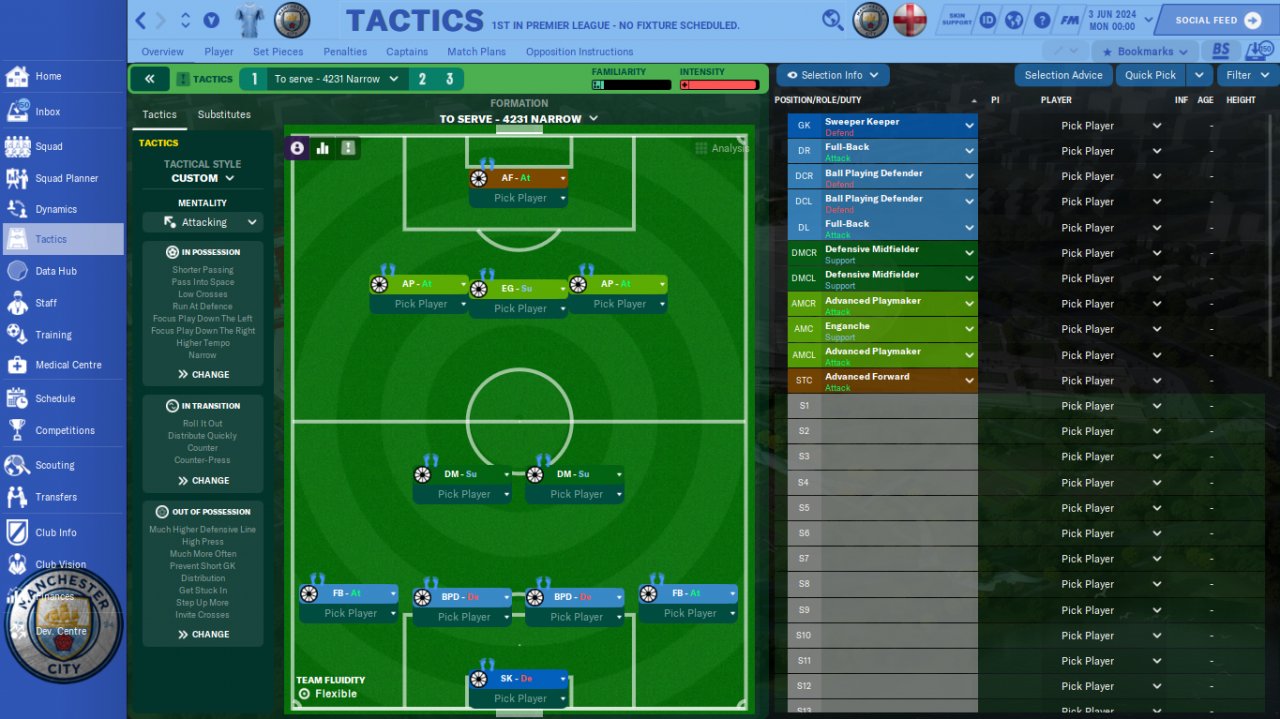Show the pitch Analysis view
The width and height of the screenshot is (1280, 719).
pyautogui.click(x=722, y=148)
